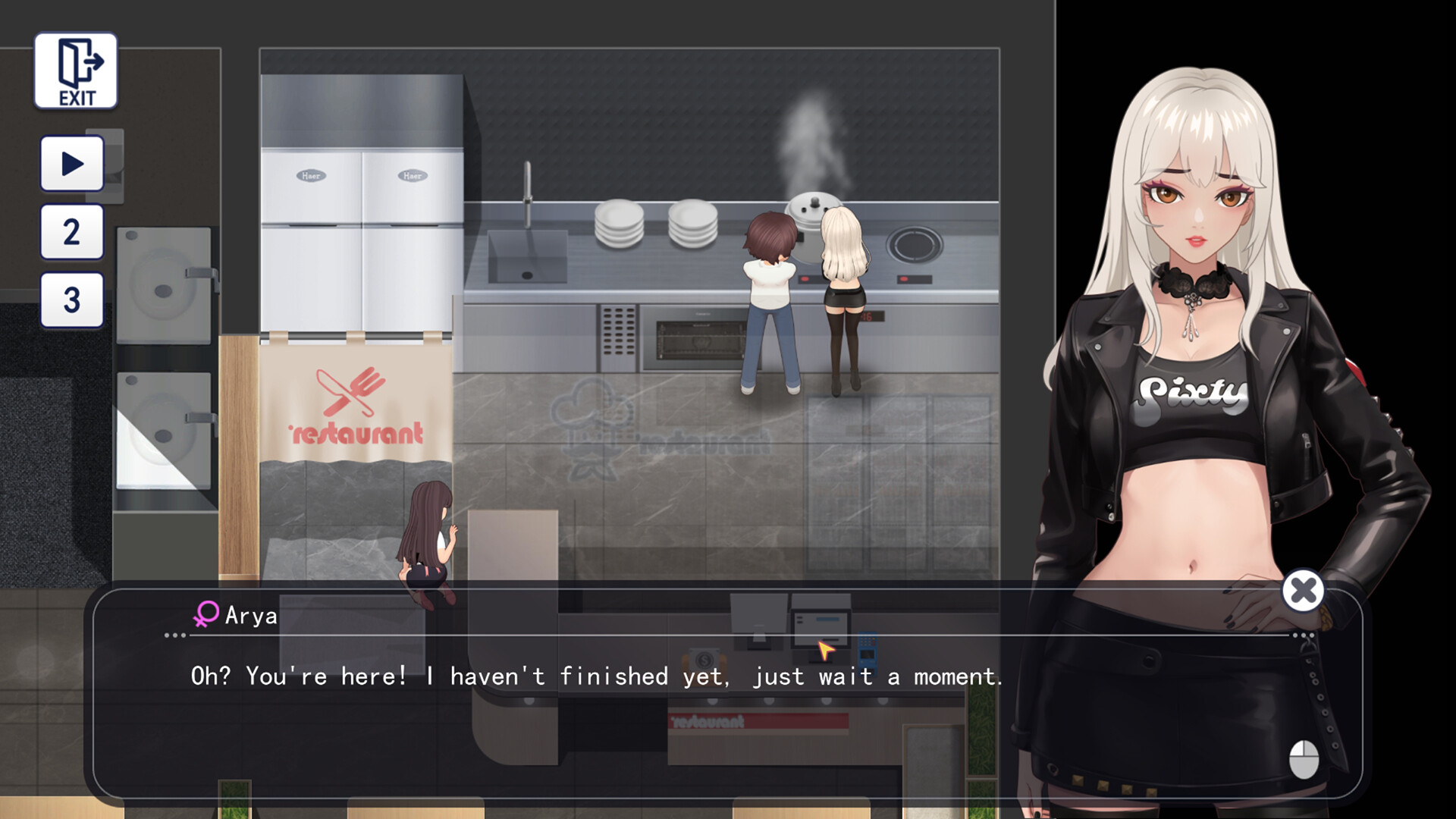Click the cursor arrow near the register screen
Image resolution: width=1456 pixels, height=819 pixels.
click(x=824, y=648)
